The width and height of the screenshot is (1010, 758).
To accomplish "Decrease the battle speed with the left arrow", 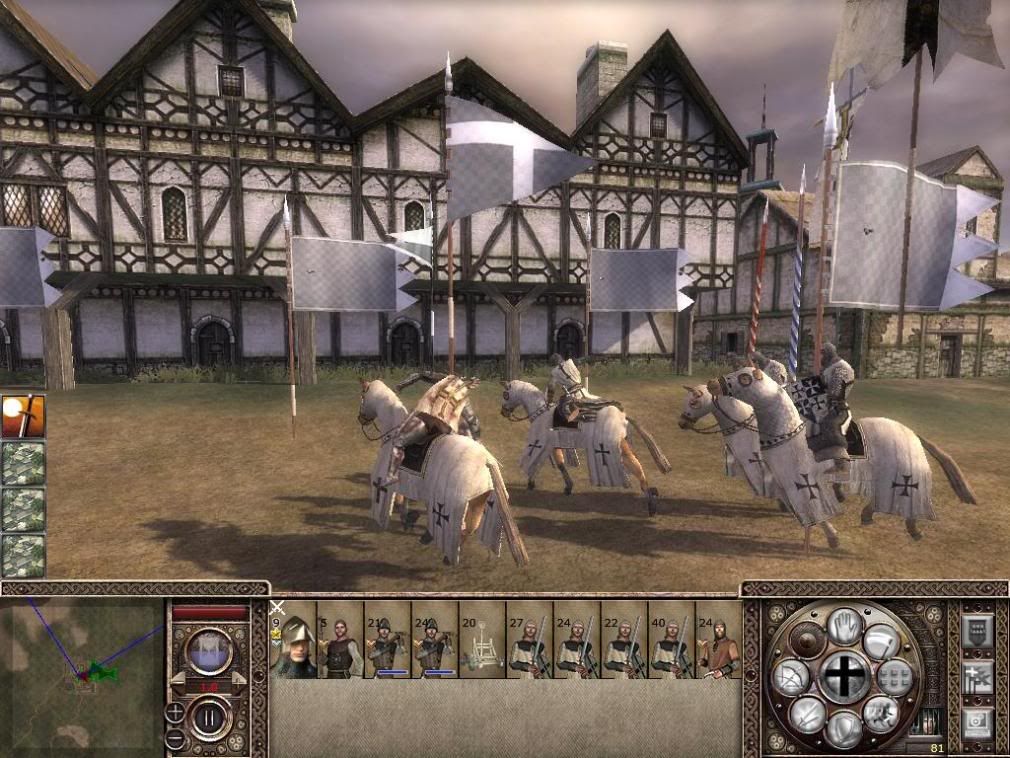I will click(180, 679).
